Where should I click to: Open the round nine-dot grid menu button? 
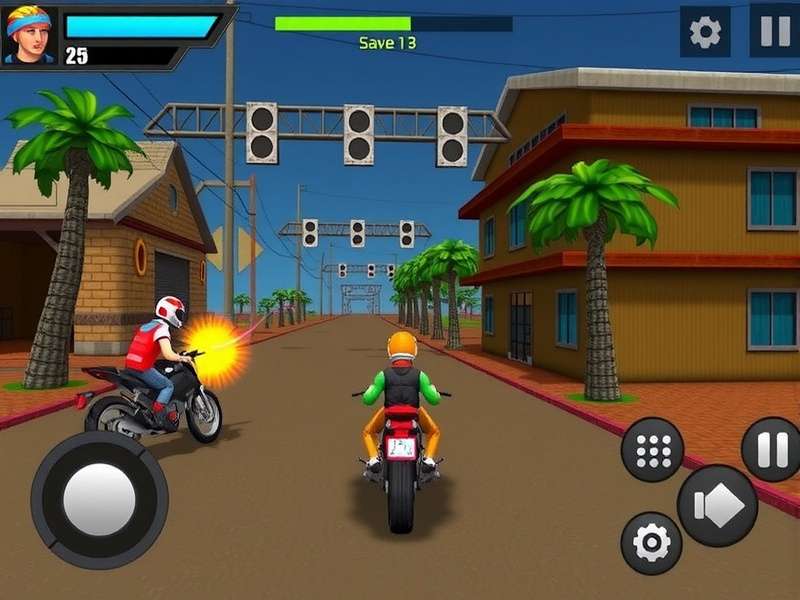click(x=652, y=450)
